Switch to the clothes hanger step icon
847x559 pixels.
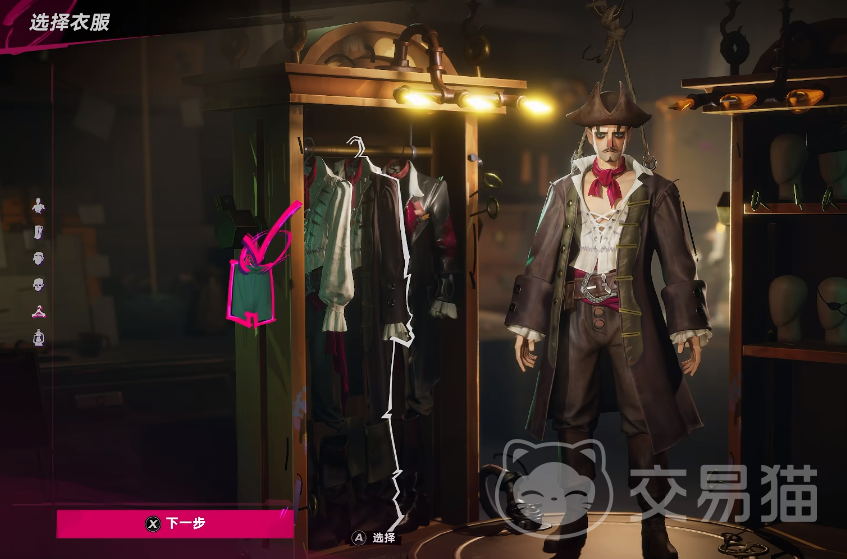[38, 311]
